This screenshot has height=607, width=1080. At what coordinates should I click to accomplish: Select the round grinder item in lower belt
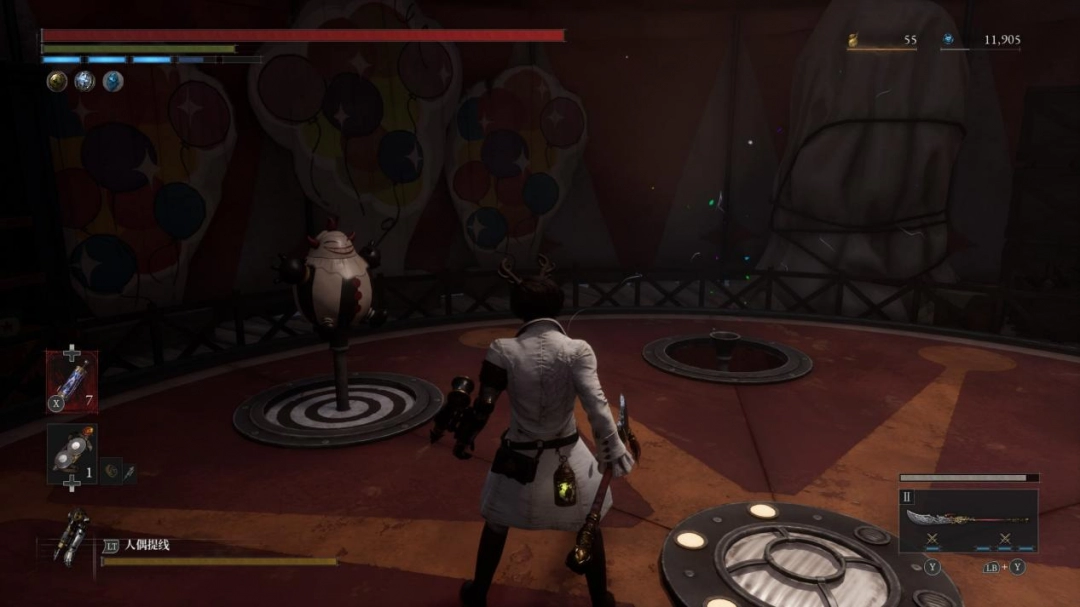72,453
